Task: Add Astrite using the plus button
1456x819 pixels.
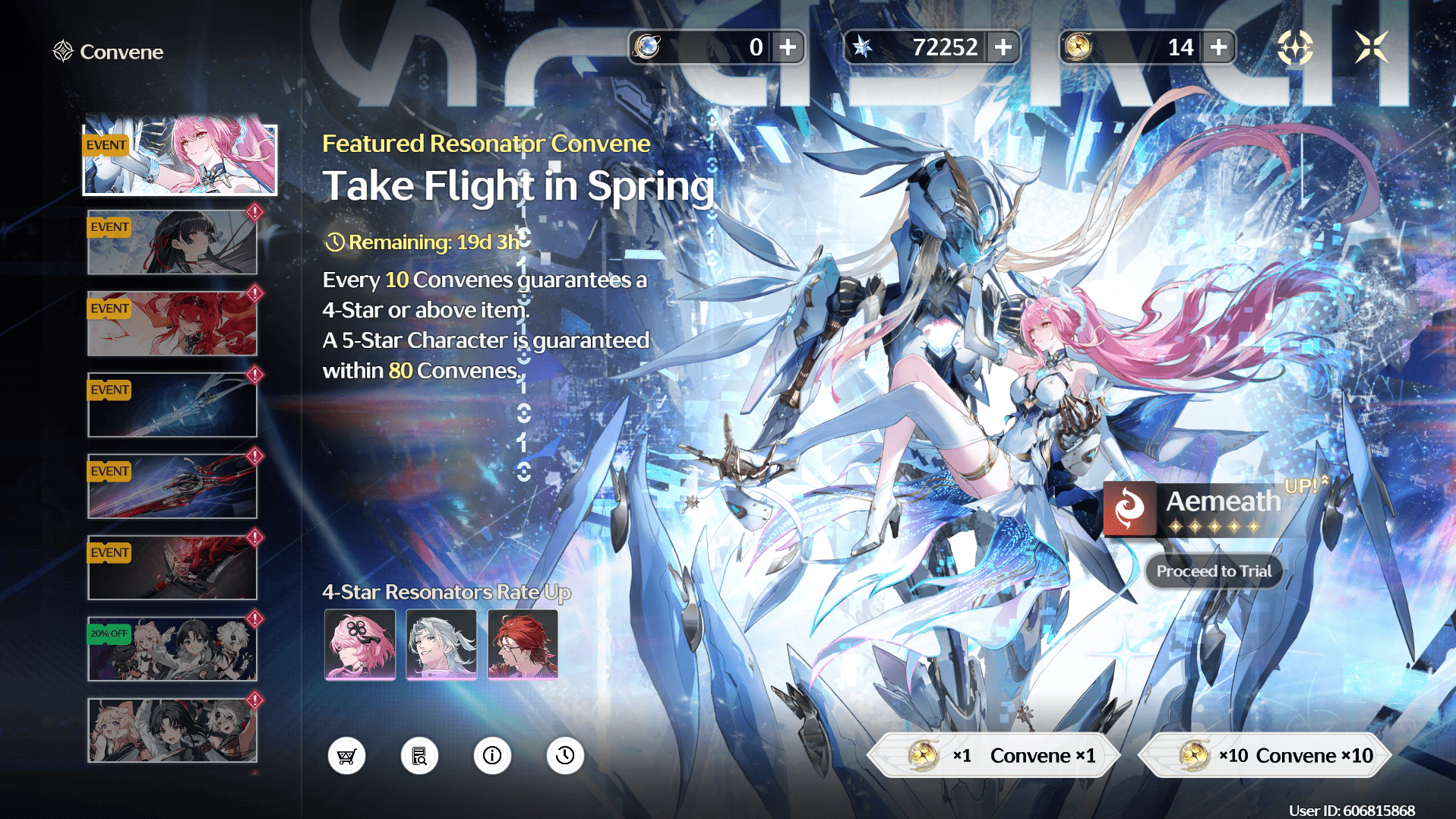Action: point(1004,46)
